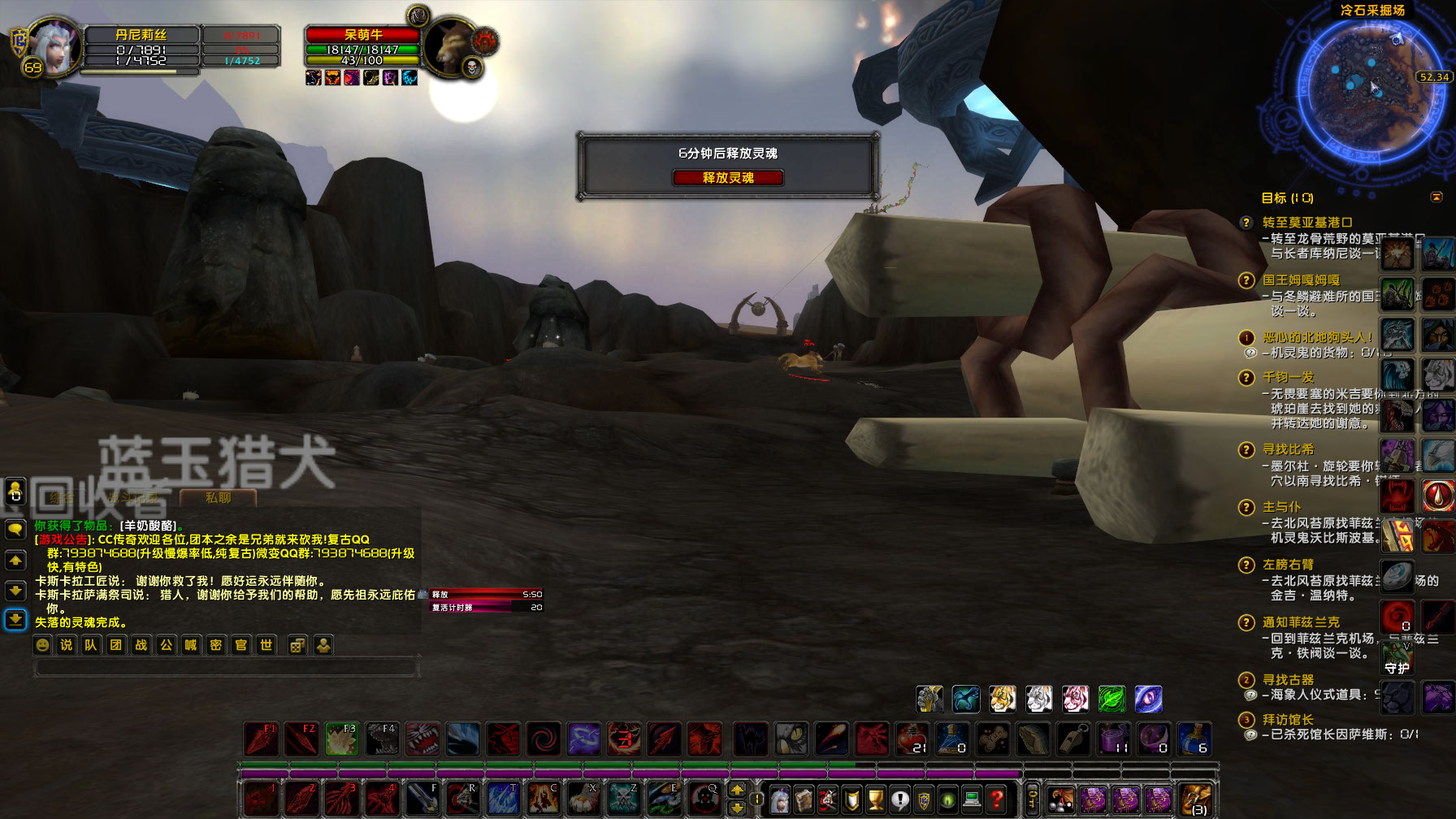The width and height of the screenshot is (1456, 819).
Task: Open the guild panel shield emblem icon
Action: 924,799
